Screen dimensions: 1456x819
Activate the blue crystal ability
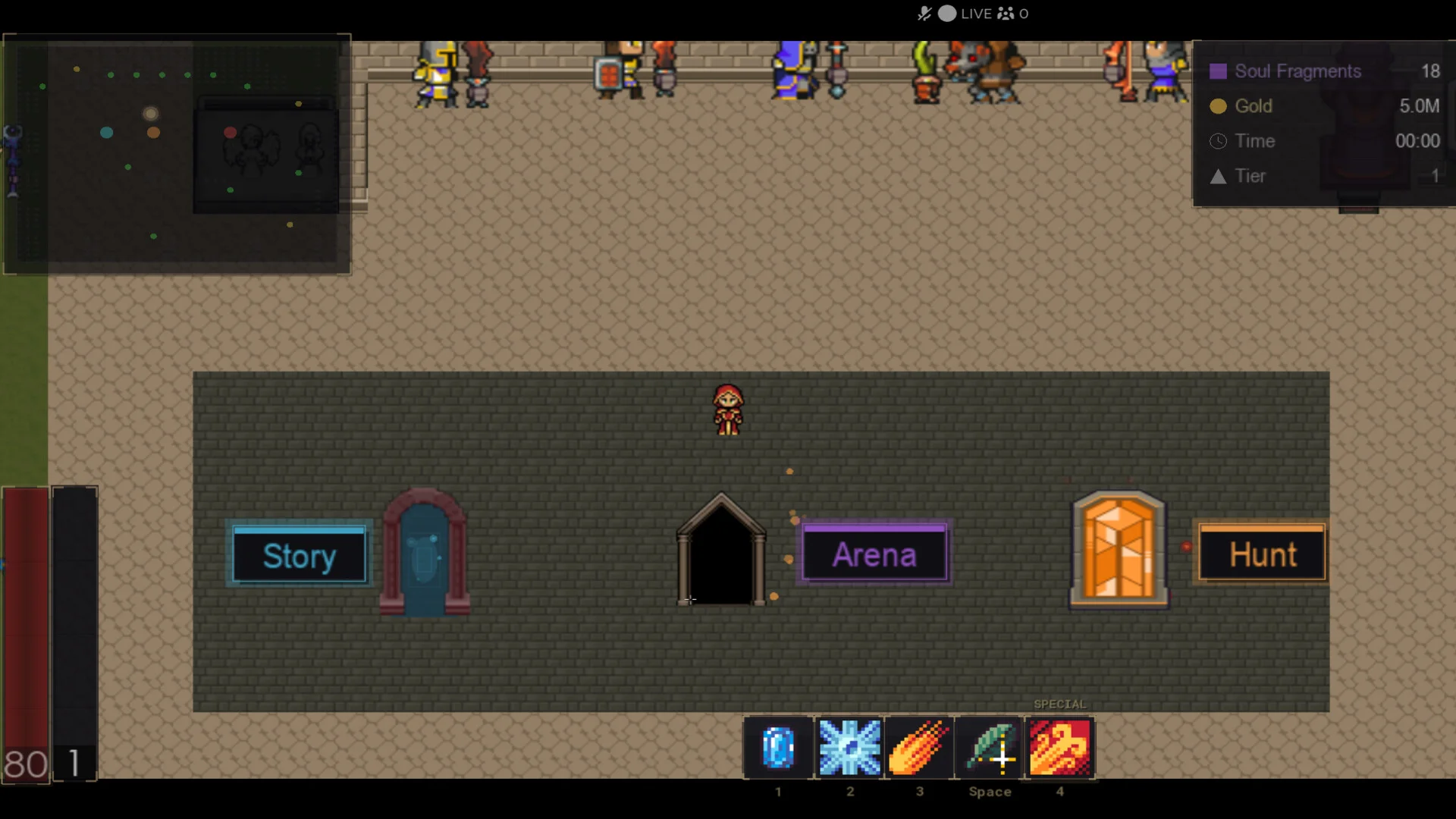point(778,748)
